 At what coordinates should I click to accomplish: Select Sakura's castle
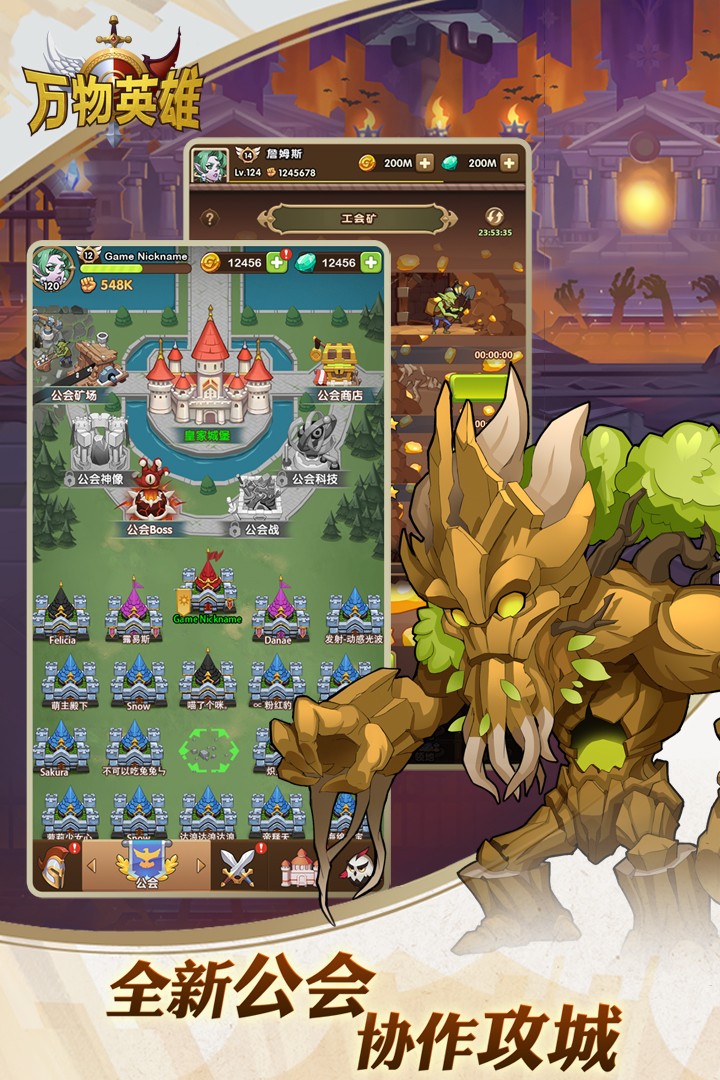(x=61, y=746)
